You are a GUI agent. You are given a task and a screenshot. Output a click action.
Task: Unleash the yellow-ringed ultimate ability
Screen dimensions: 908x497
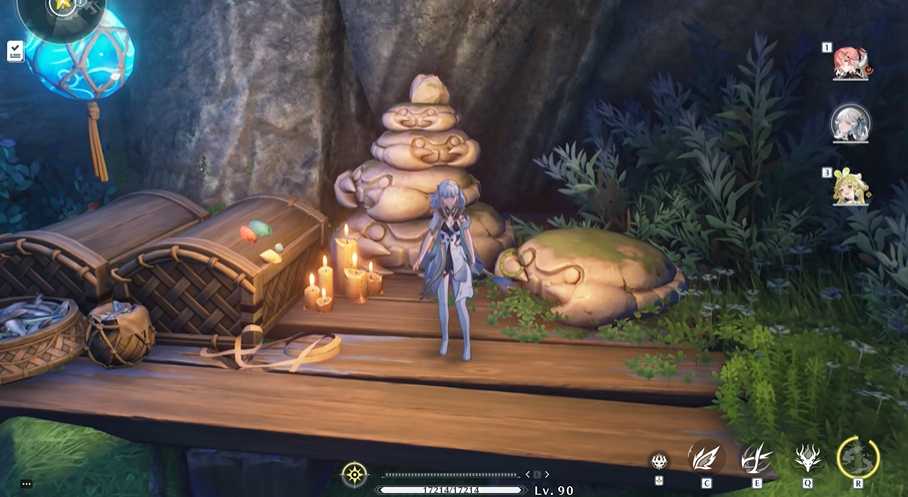click(857, 458)
